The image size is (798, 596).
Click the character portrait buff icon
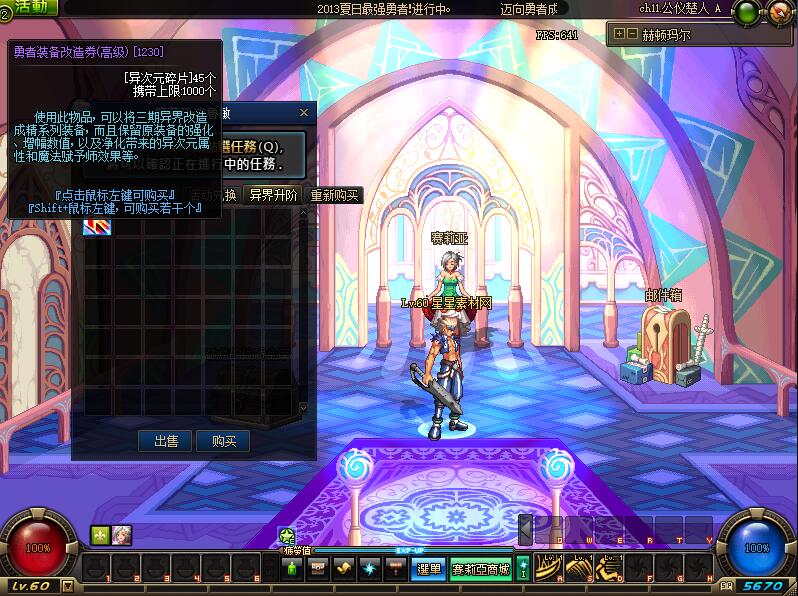click(x=122, y=535)
